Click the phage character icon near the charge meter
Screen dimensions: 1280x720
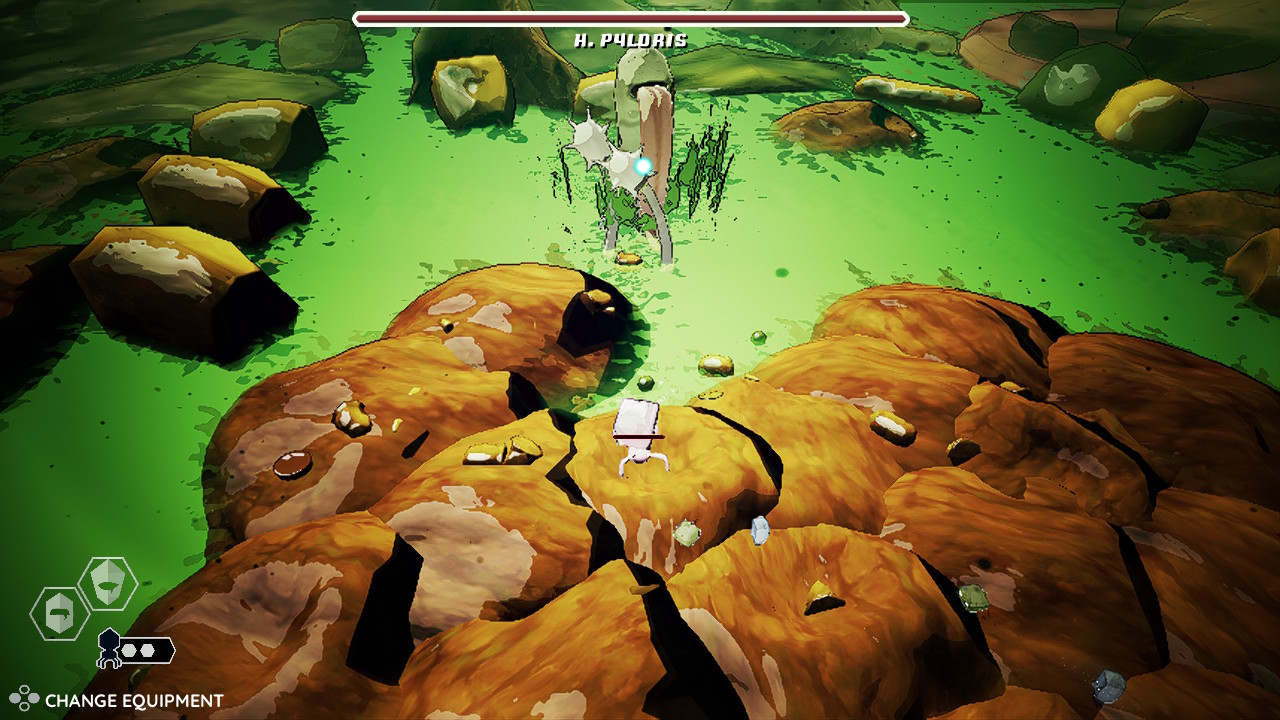click(107, 645)
